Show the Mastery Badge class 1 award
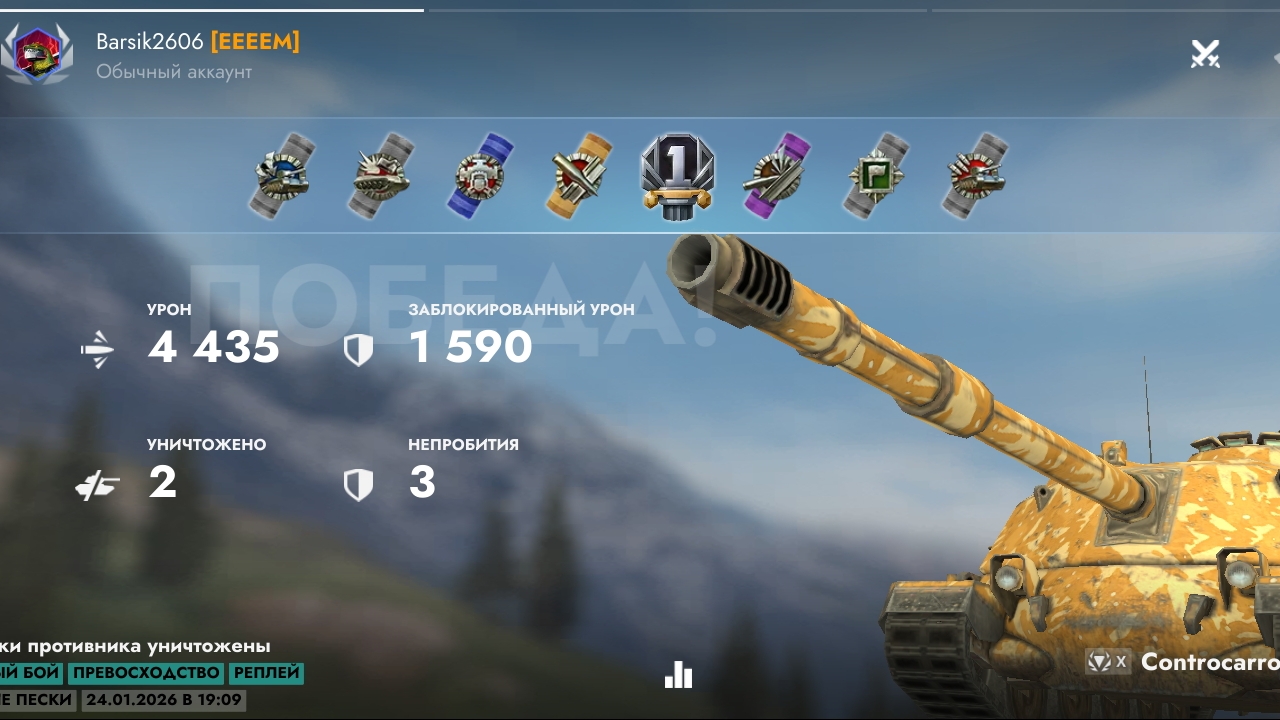The height and width of the screenshot is (720, 1280). [677, 175]
